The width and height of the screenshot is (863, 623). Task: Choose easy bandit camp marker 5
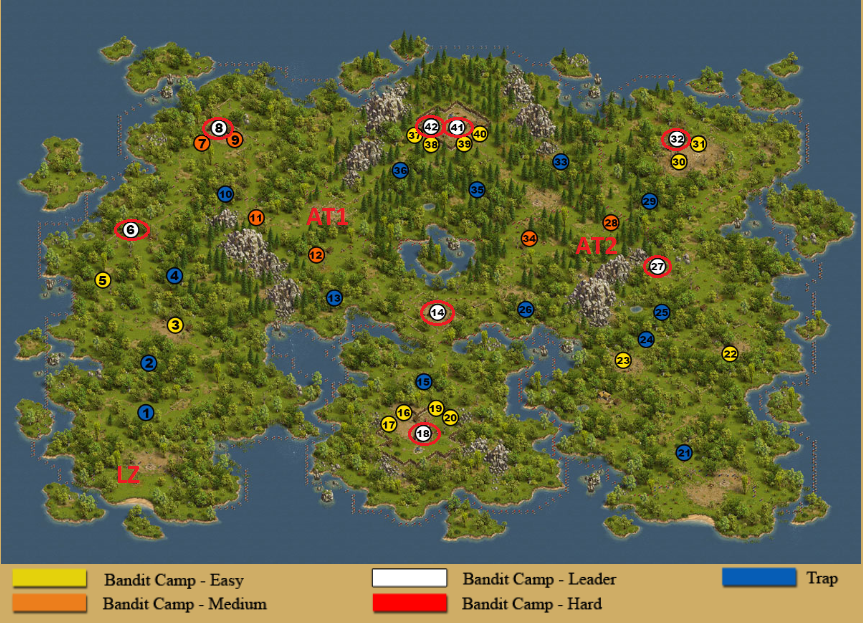click(102, 280)
